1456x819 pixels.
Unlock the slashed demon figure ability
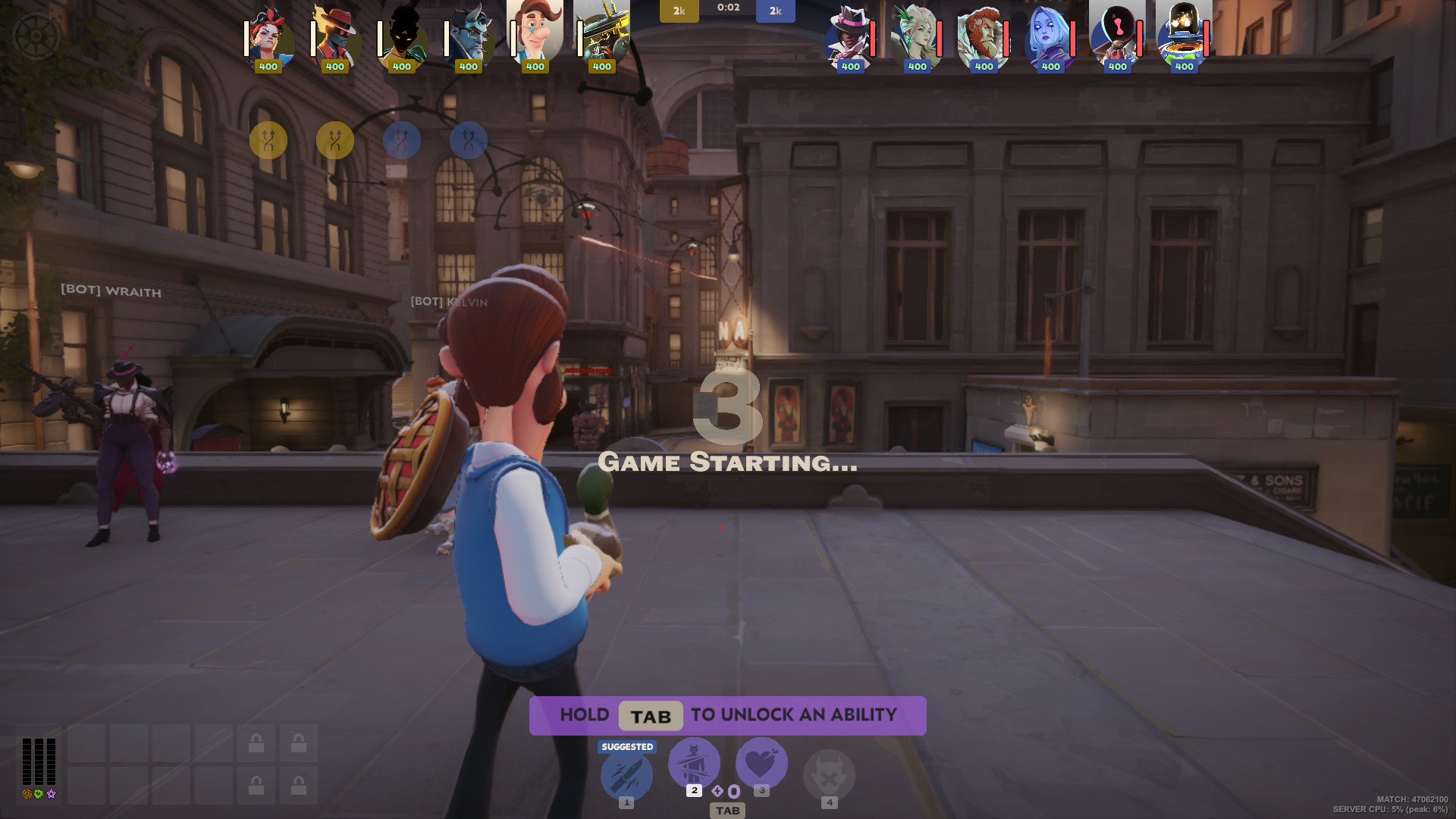click(694, 763)
